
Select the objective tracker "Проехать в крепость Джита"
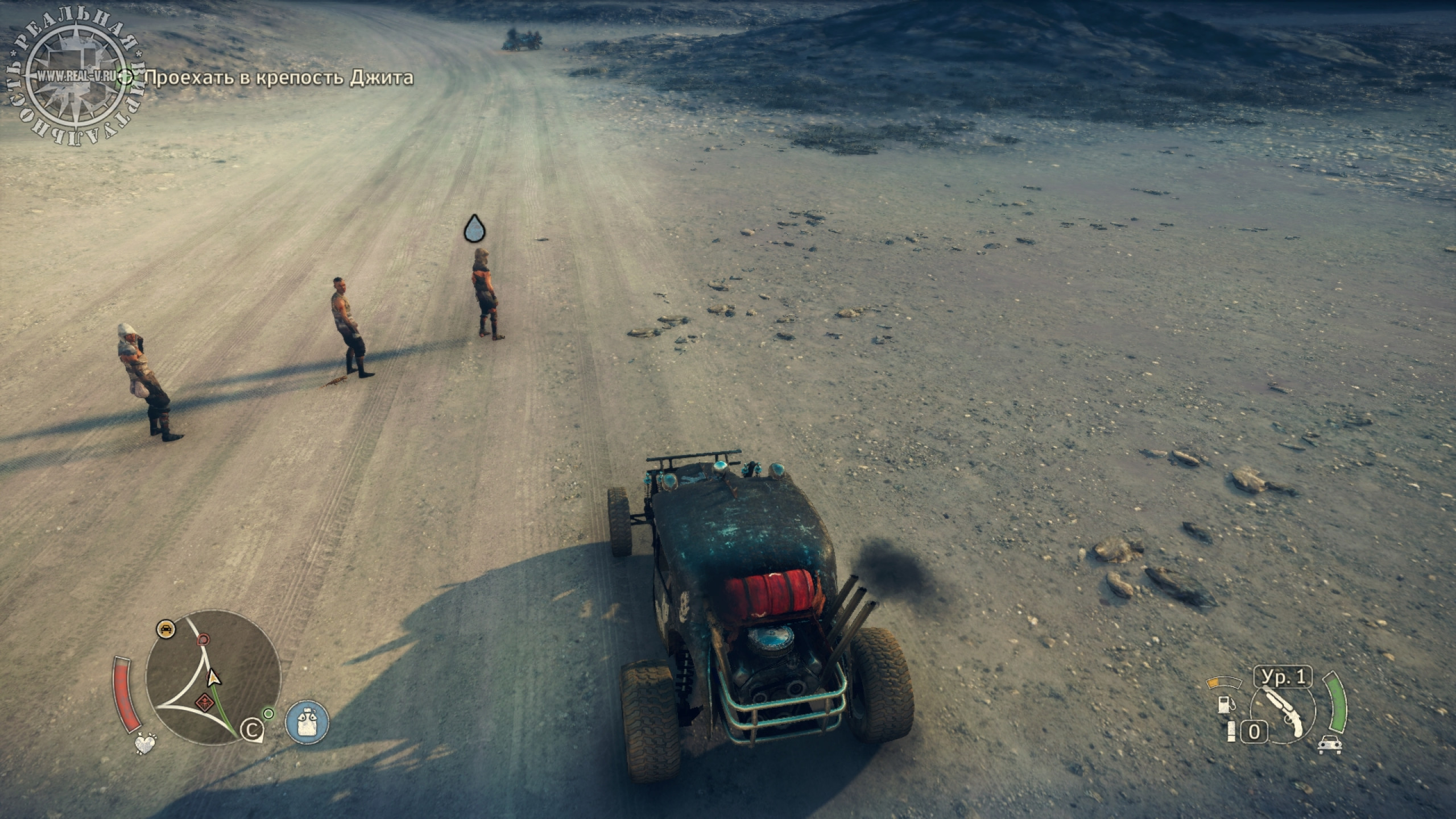point(279,78)
